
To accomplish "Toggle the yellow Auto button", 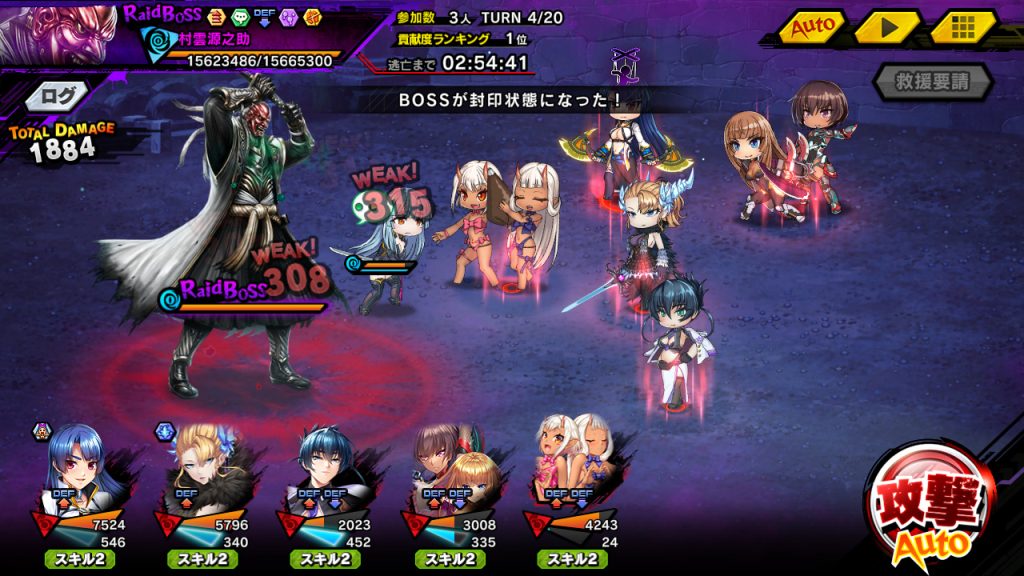I will pos(812,27).
